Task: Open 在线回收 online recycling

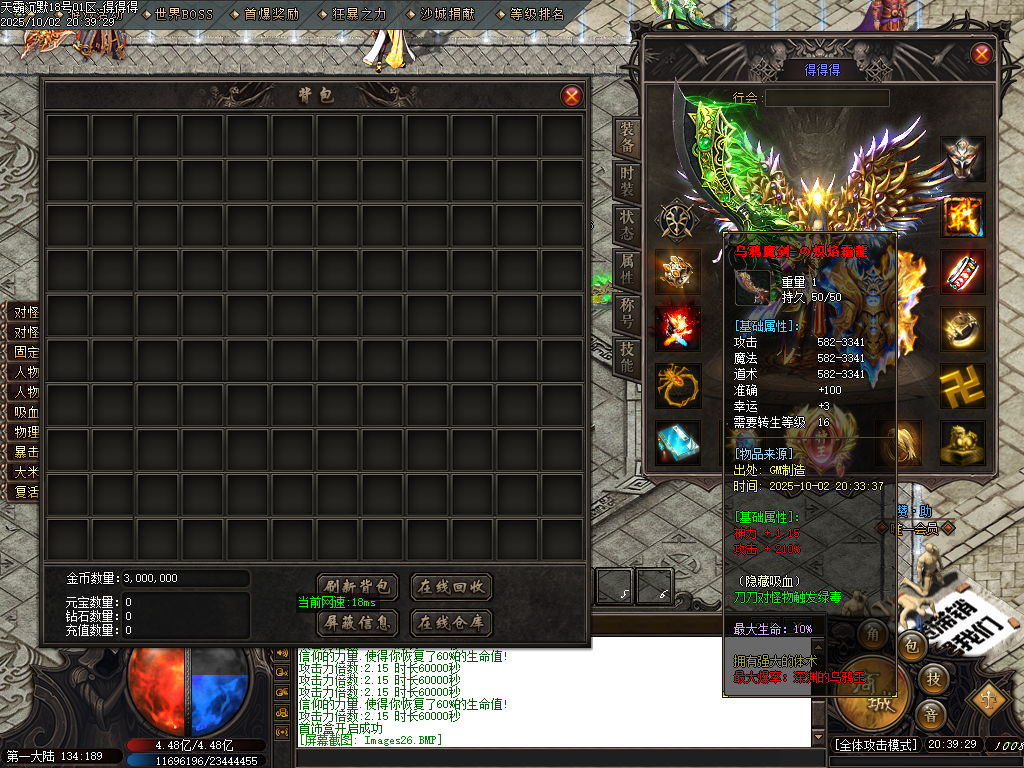Action: click(451, 586)
